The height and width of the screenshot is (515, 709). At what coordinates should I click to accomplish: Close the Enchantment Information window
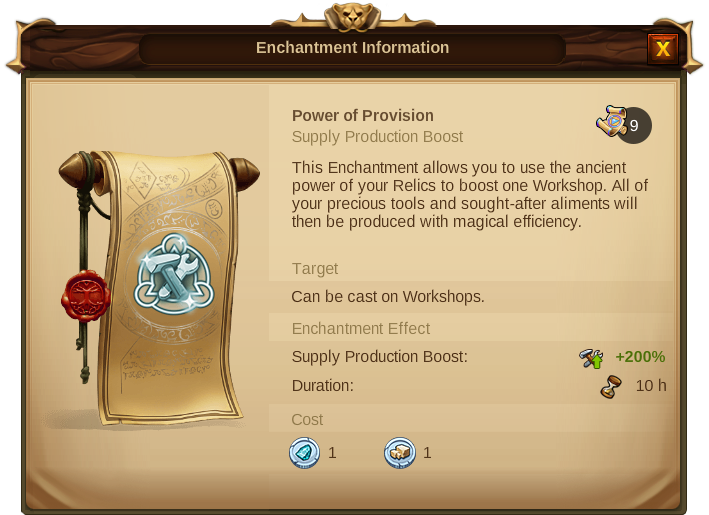(662, 48)
